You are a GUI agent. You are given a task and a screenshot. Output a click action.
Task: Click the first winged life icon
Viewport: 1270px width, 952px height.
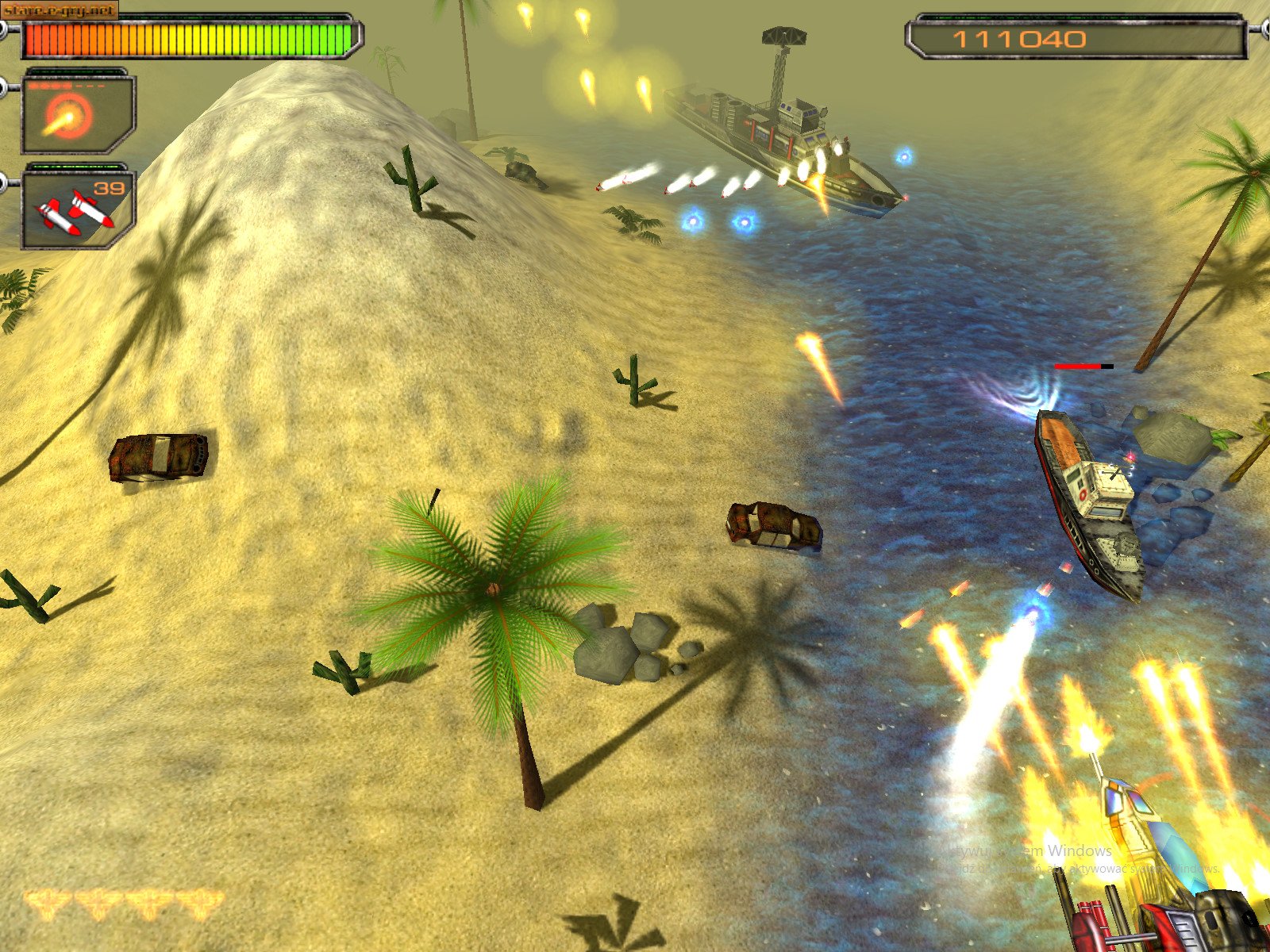(x=48, y=903)
